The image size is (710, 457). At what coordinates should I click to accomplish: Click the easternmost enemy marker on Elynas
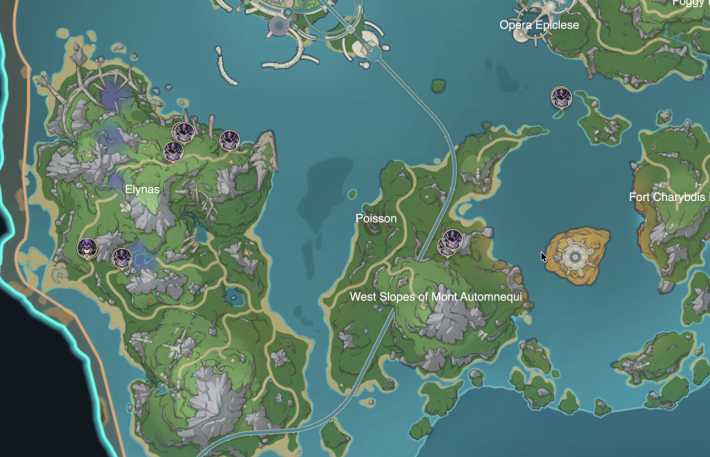[x=230, y=141]
